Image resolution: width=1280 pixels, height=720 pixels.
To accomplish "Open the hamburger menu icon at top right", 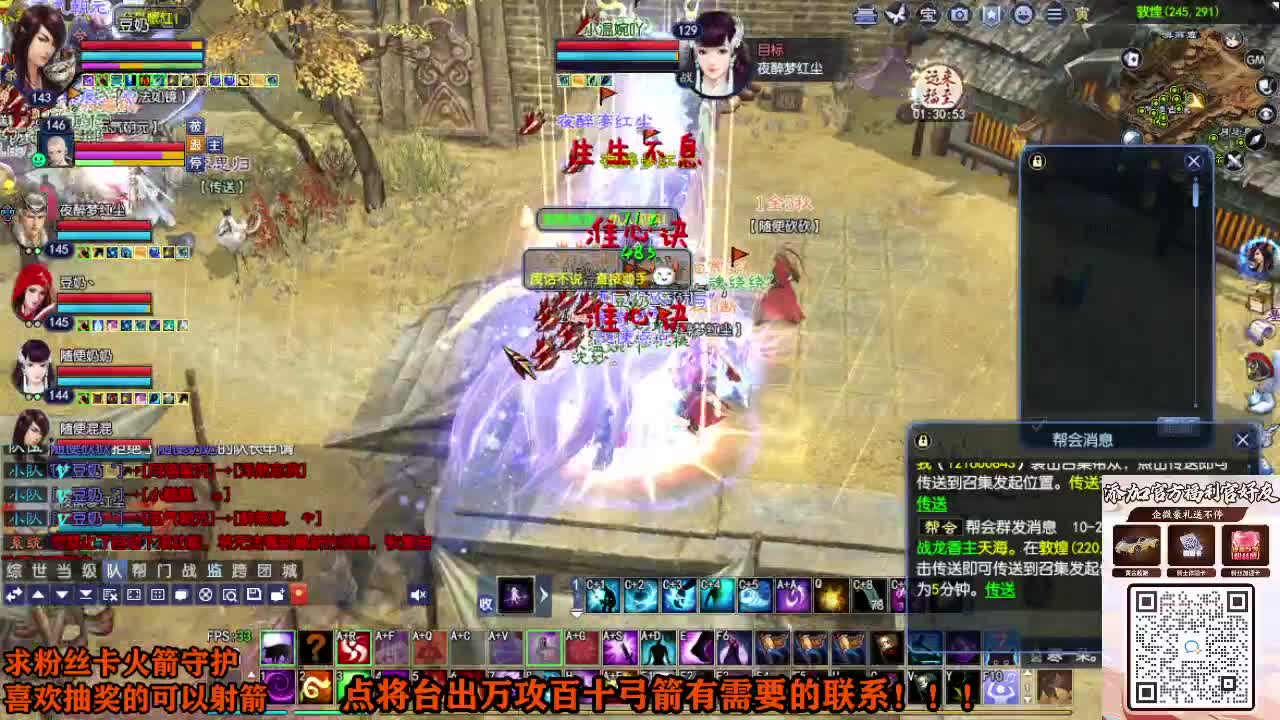I will [x=1055, y=14].
